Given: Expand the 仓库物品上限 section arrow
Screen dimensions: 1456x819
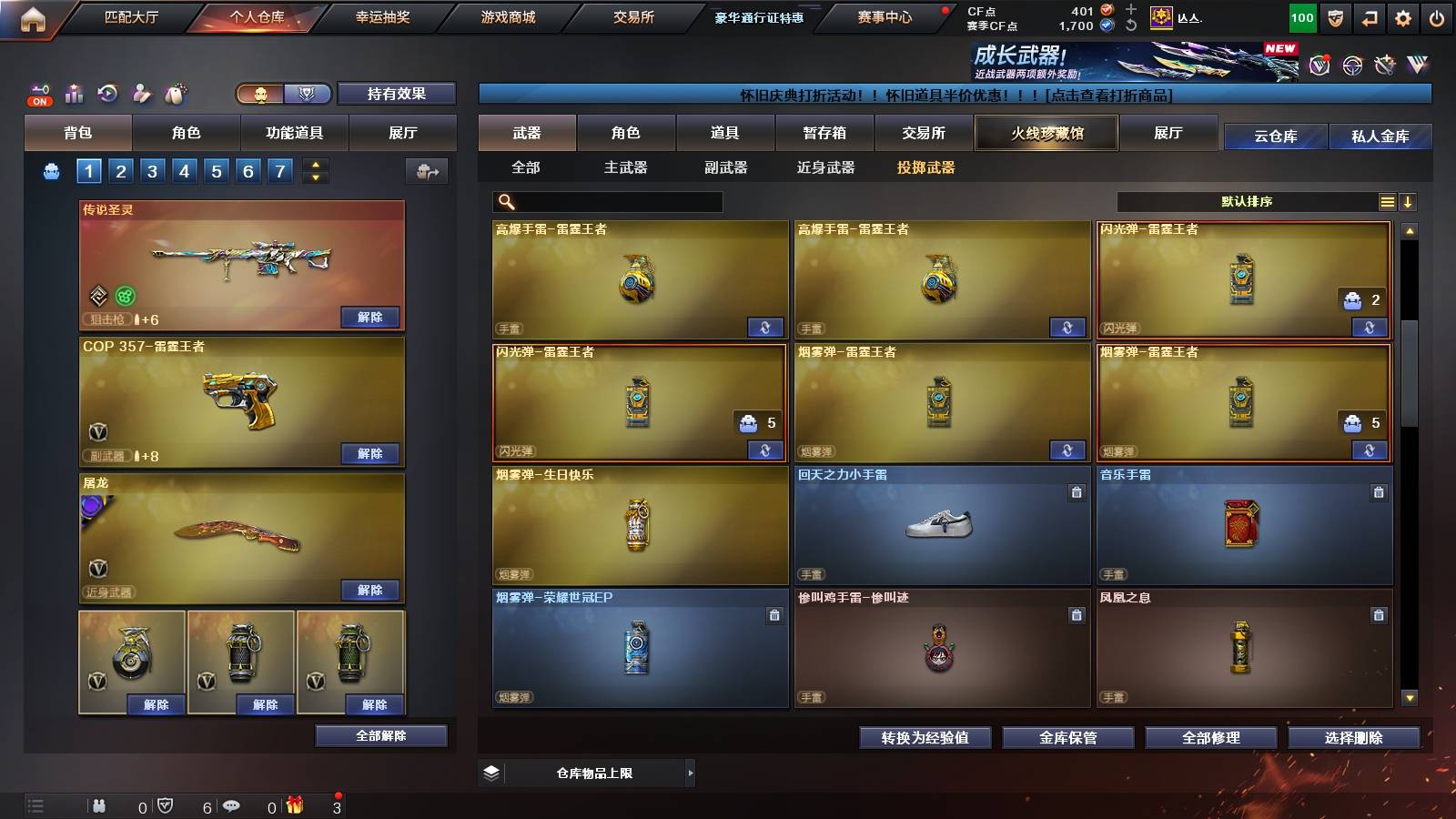Looking at the screenshot, I should (x=690, y=773).
